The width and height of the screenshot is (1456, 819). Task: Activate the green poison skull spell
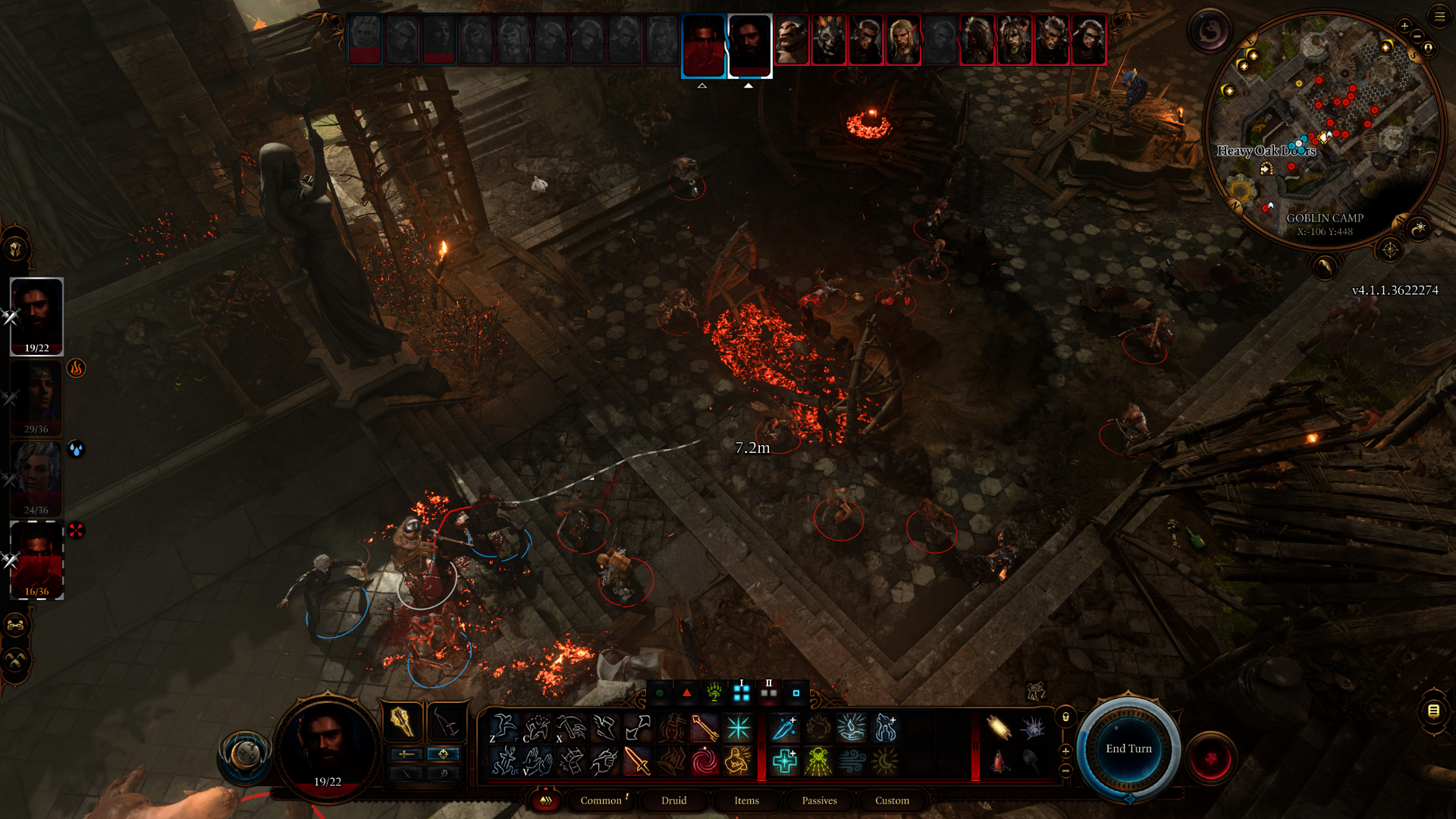[x=818, y=761]
